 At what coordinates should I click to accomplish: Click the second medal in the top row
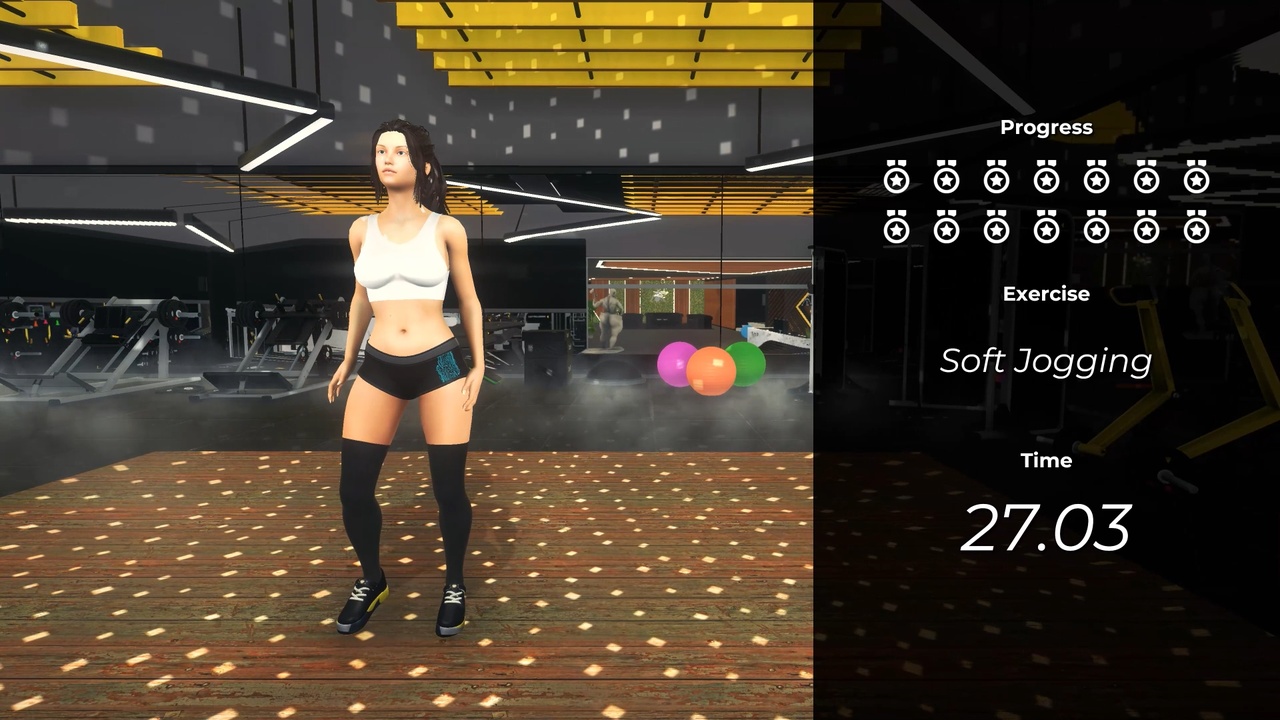pos(946,180)
